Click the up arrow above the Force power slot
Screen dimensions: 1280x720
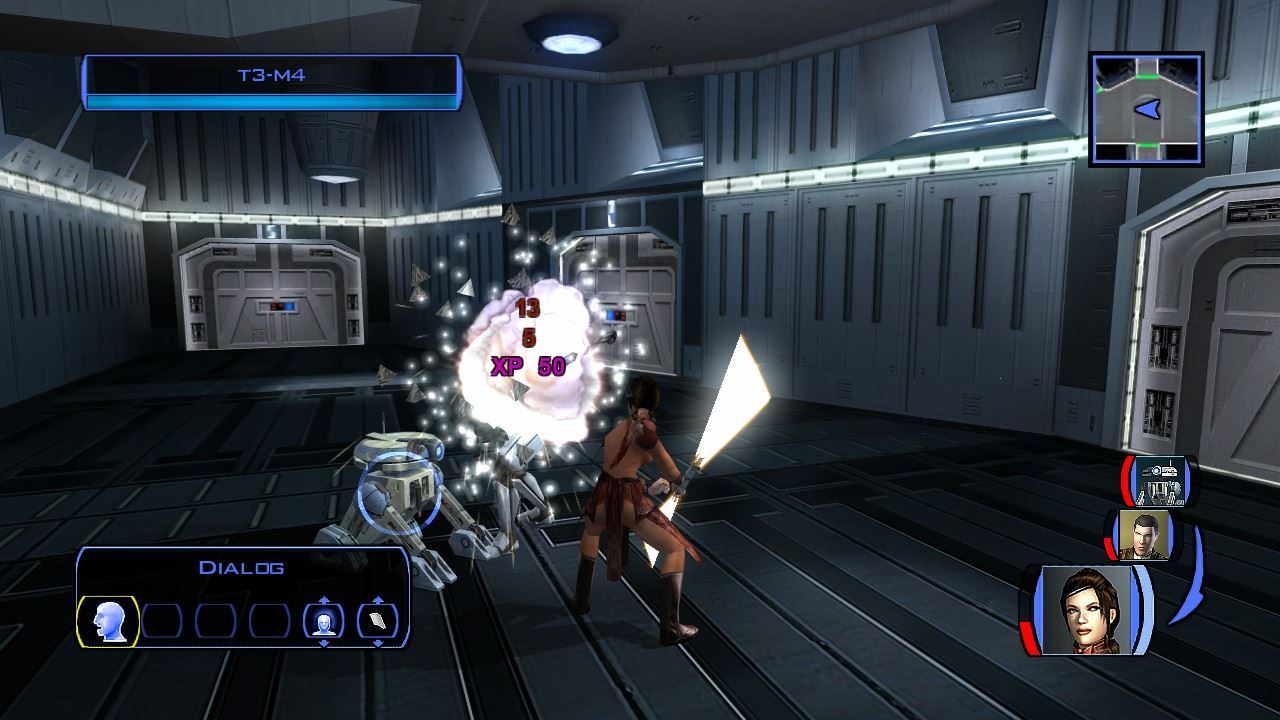[323, 600]
